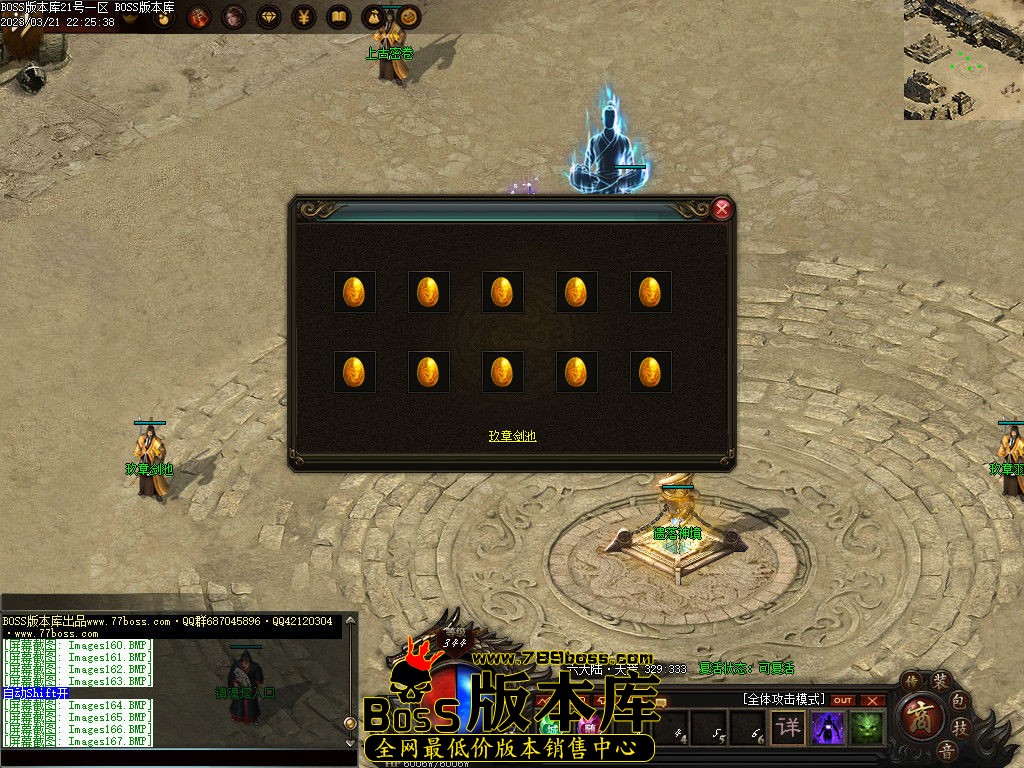Open the book icon in top bar
This screenshot has height=768, width=1024.
tap(338, 17)
